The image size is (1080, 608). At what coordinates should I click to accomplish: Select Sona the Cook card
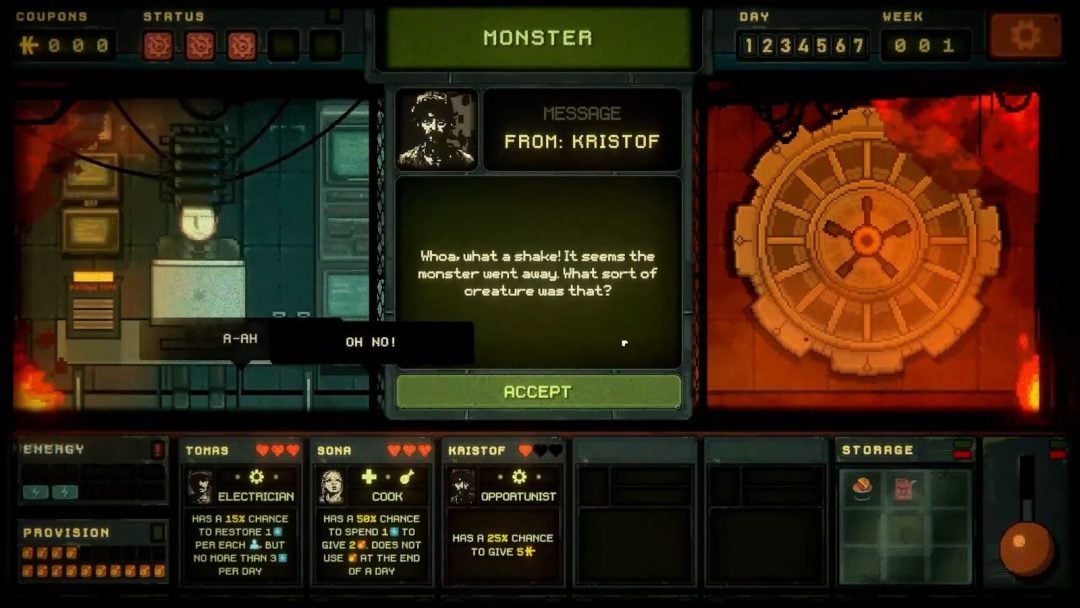pyautogui.click(x=373, y=510)
